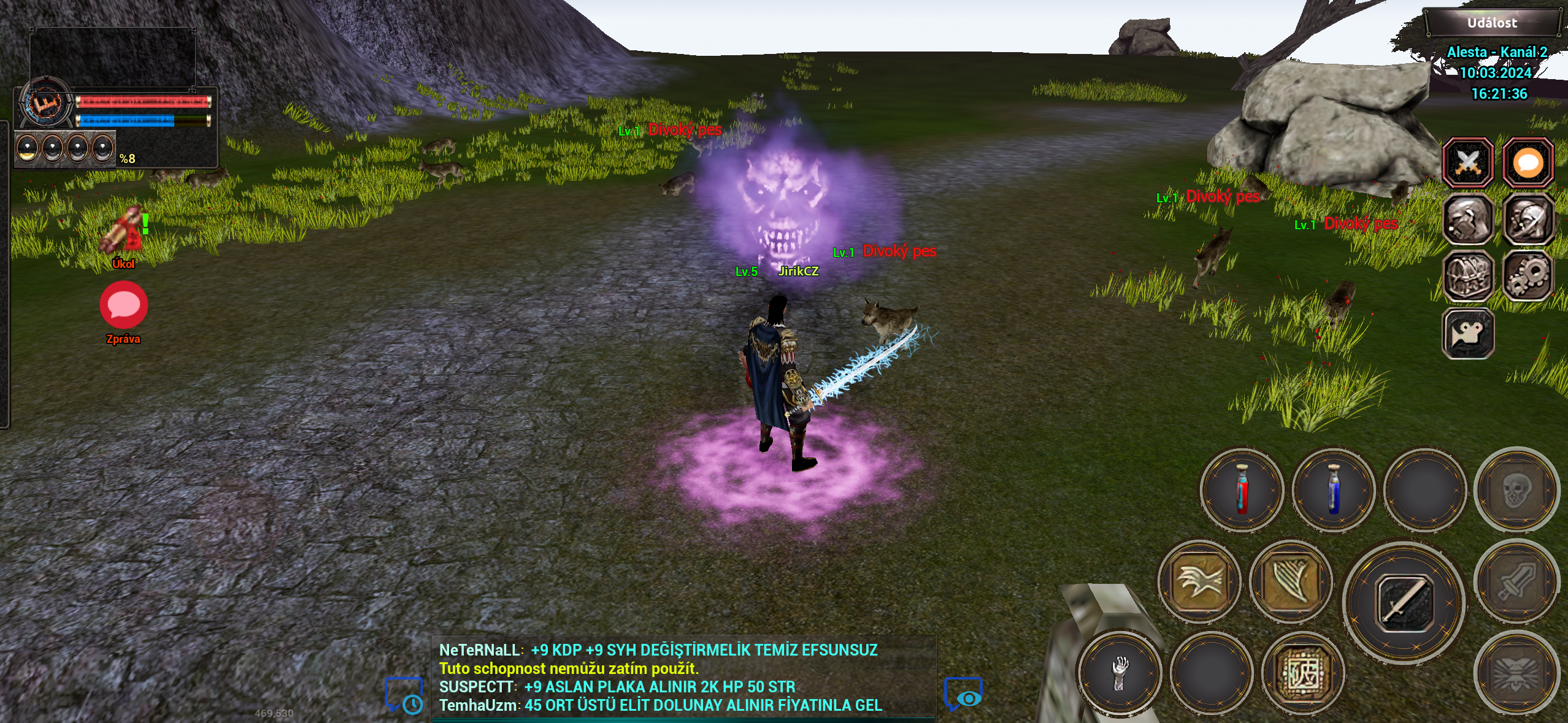Open the gears settings icon
Screen dimensions: 1568x723
pos(1528,275)
